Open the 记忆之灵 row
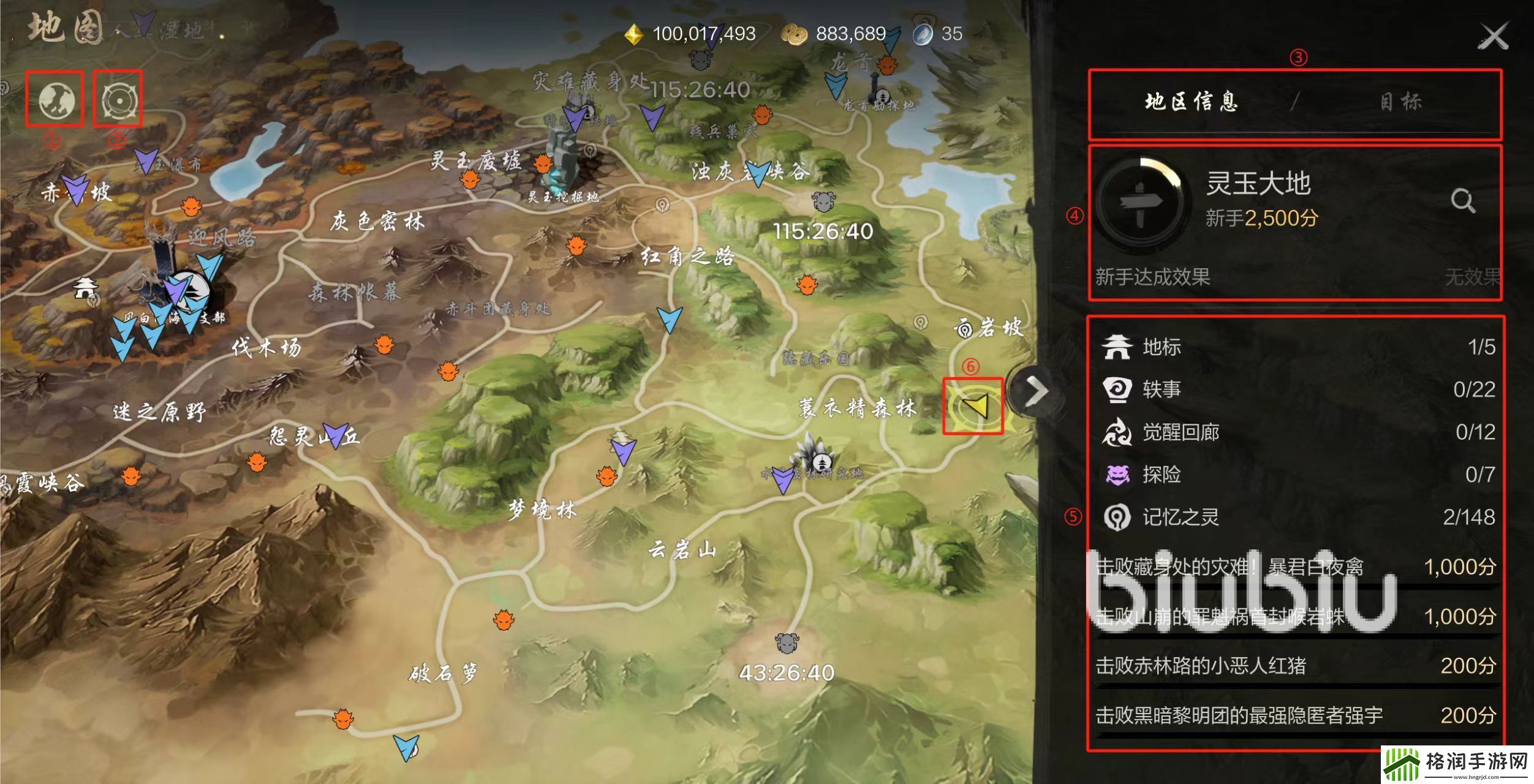The image size is (1534, 784). coord(1296,518)
